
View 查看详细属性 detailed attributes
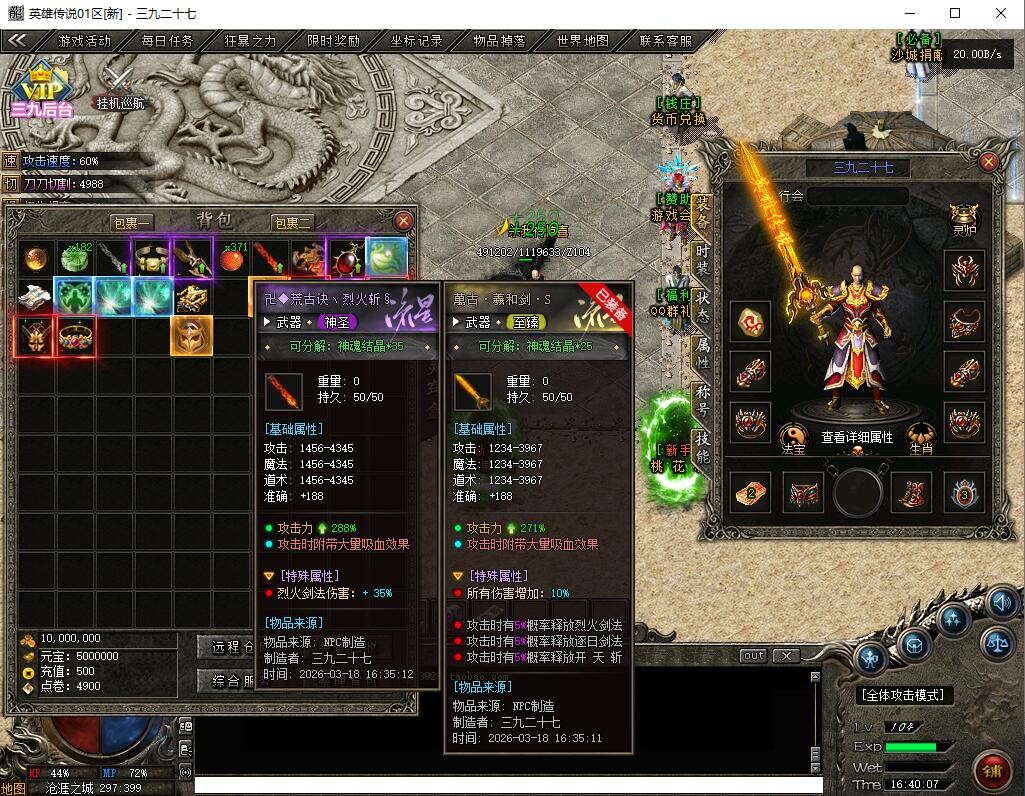point(857,437)
